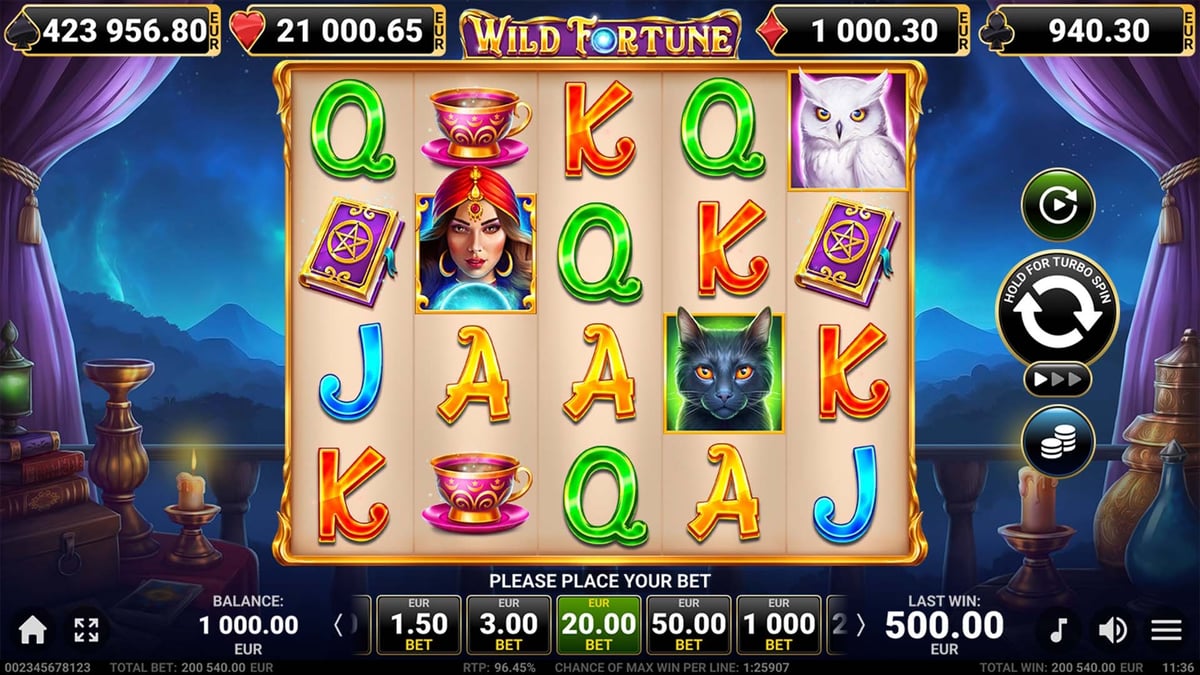
Task: Pick the 50.00 EUR bet
Action: pos(688,626)
